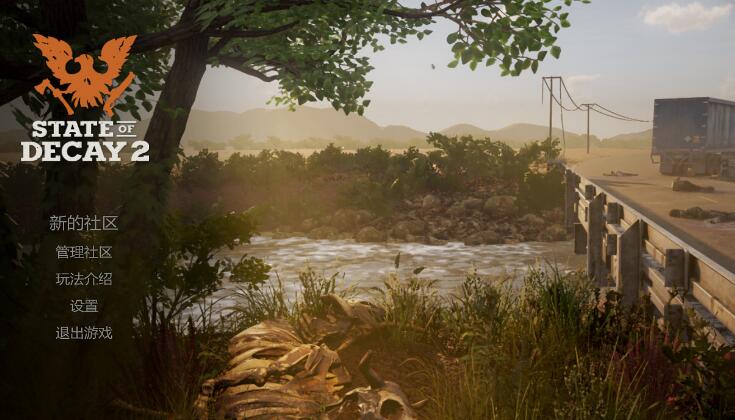
Task: Start a new community (新的社区)
Action: pos(84,223)
